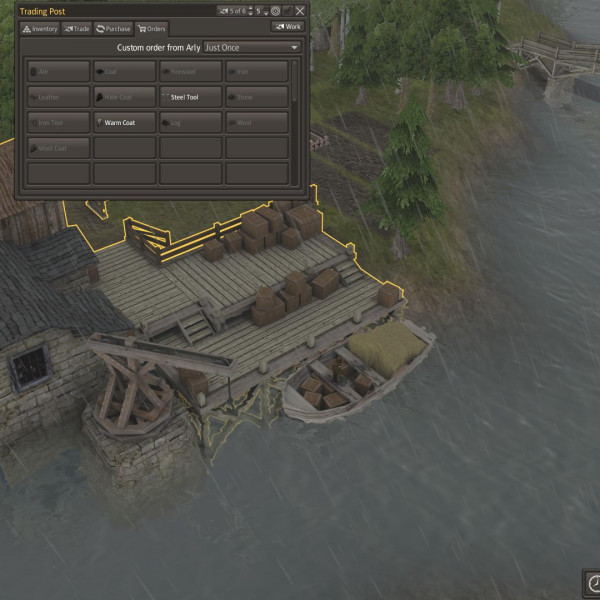Select the Orders tab
This screenshot has width=600, height=600.
[152, 28]
